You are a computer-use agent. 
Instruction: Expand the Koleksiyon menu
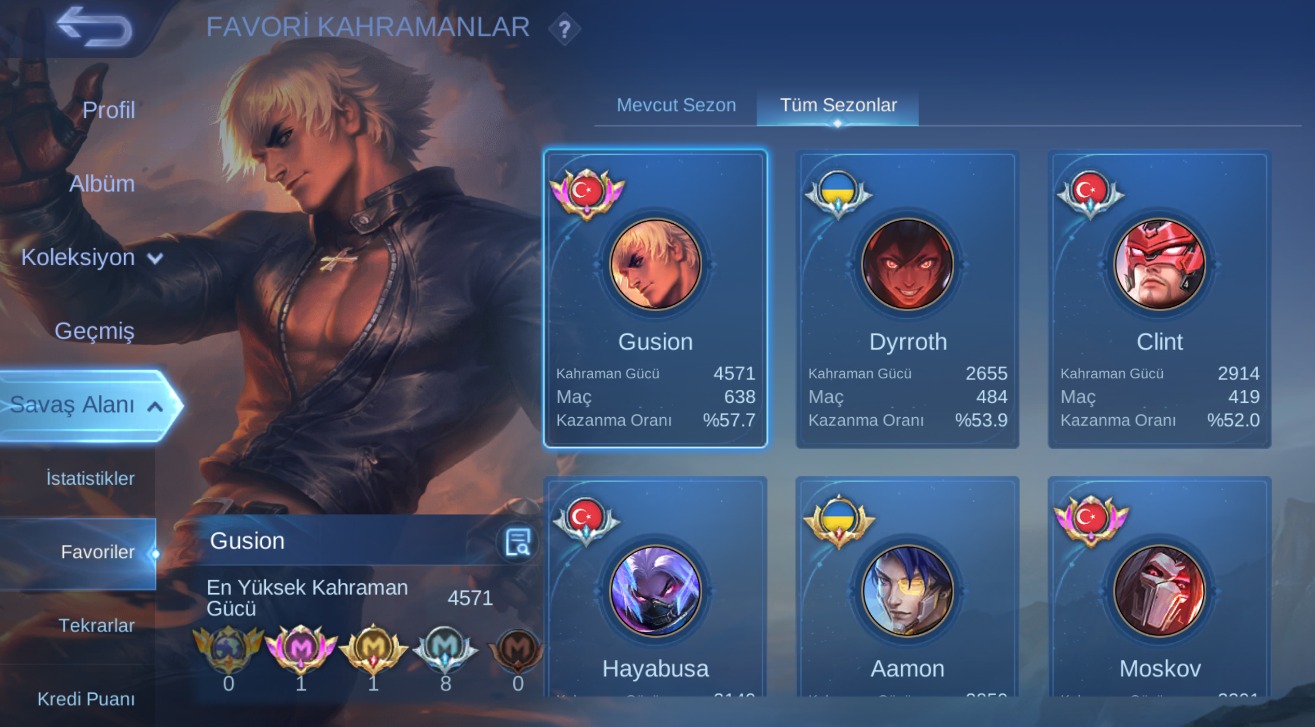(92, 258)
